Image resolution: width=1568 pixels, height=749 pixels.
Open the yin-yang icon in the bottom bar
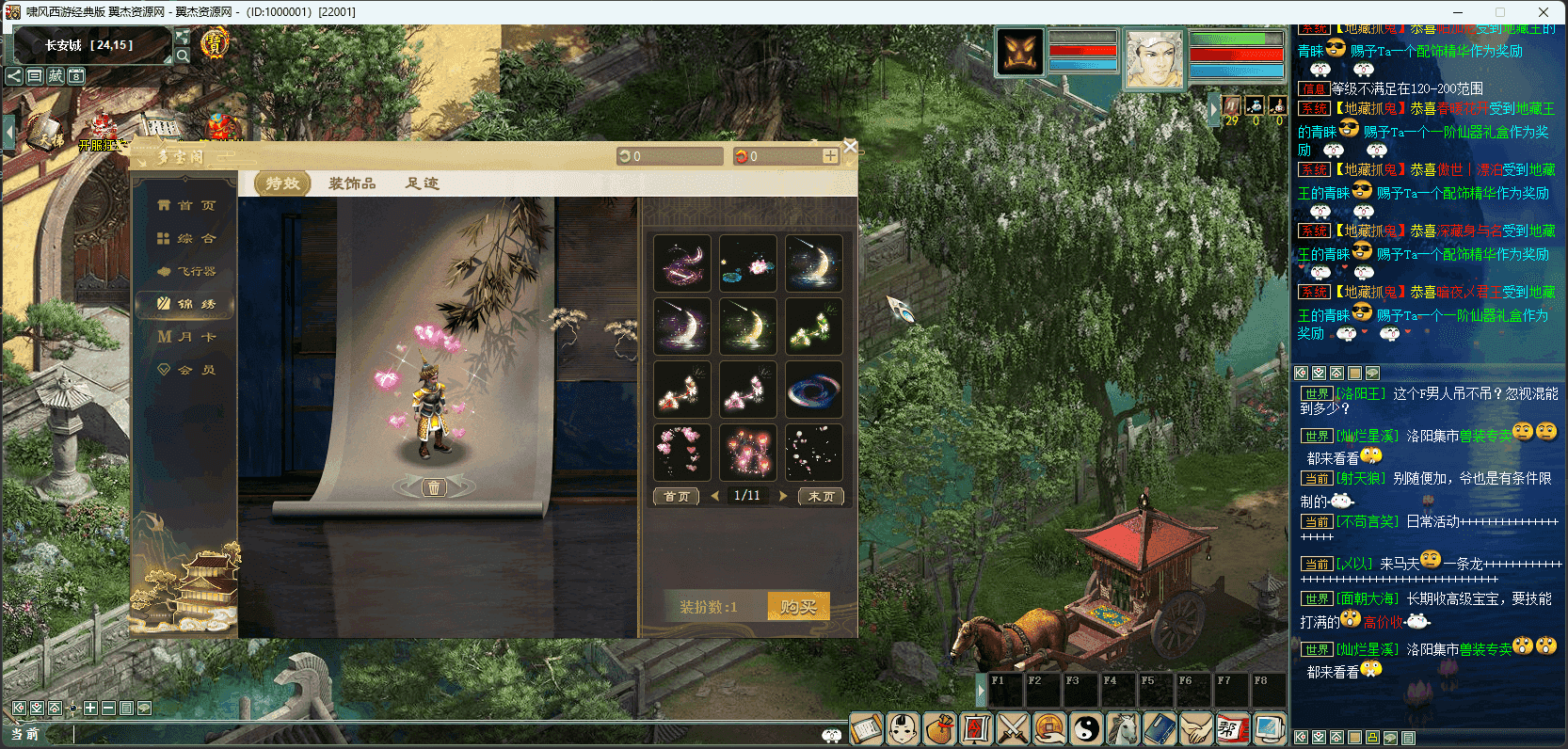1086,729
